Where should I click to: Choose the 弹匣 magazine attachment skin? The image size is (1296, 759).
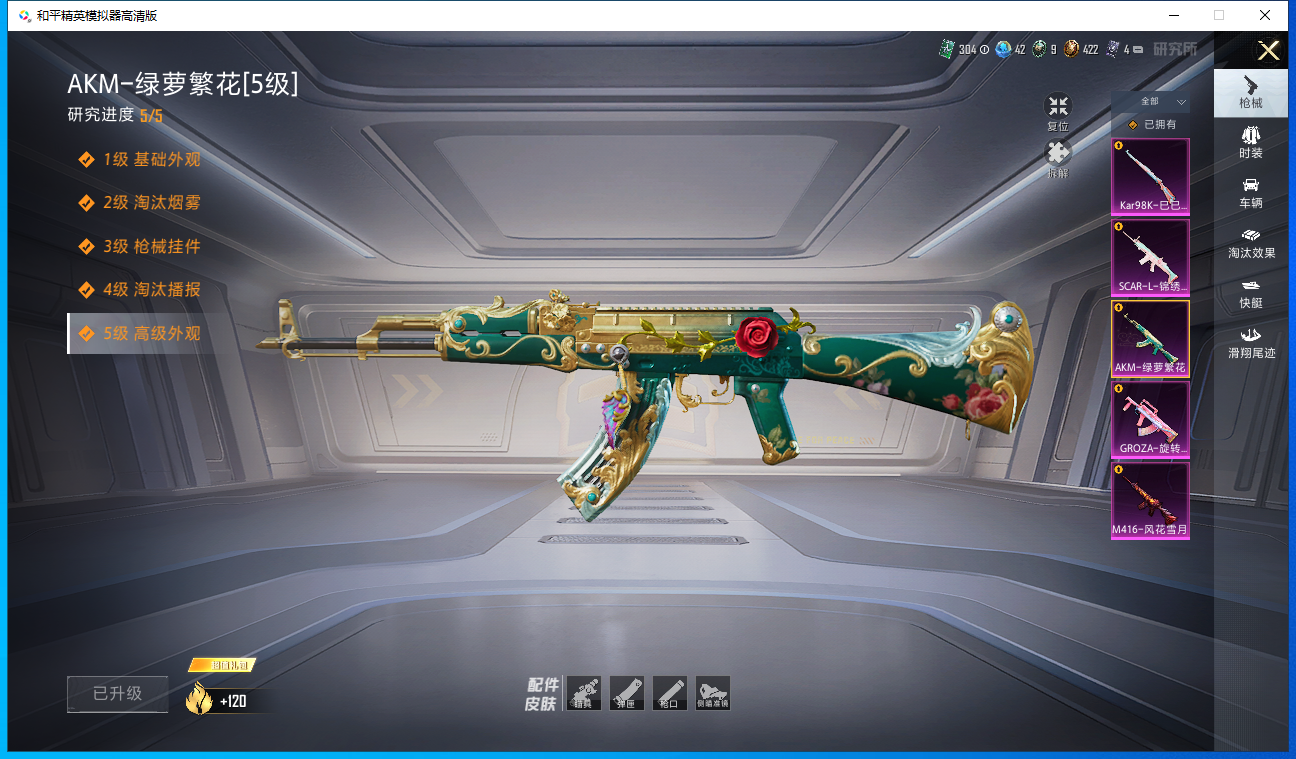(x=627, y=692)
